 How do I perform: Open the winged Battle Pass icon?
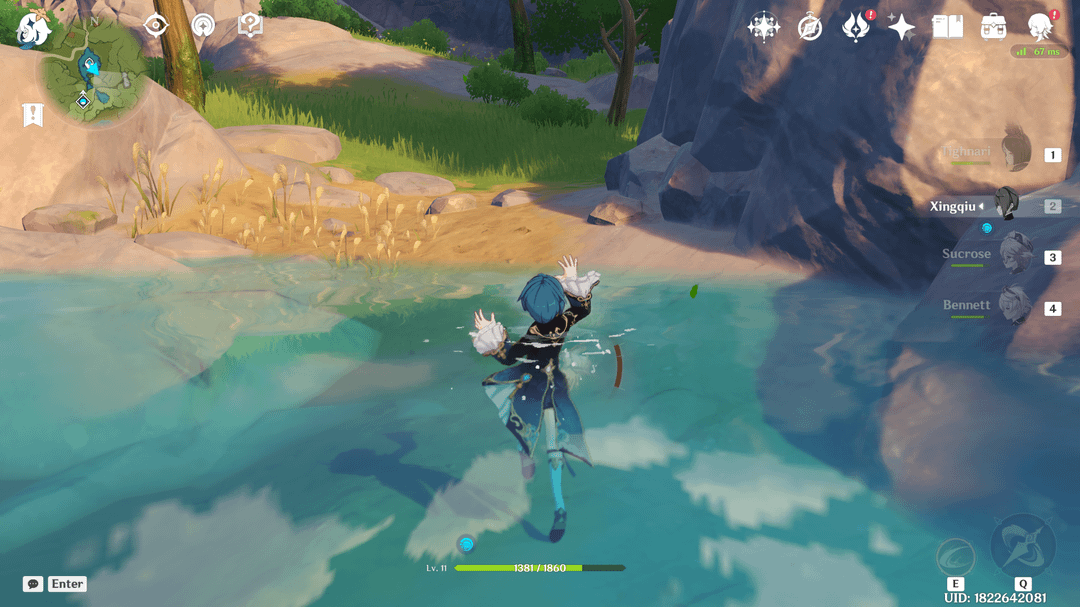[856, 27]
